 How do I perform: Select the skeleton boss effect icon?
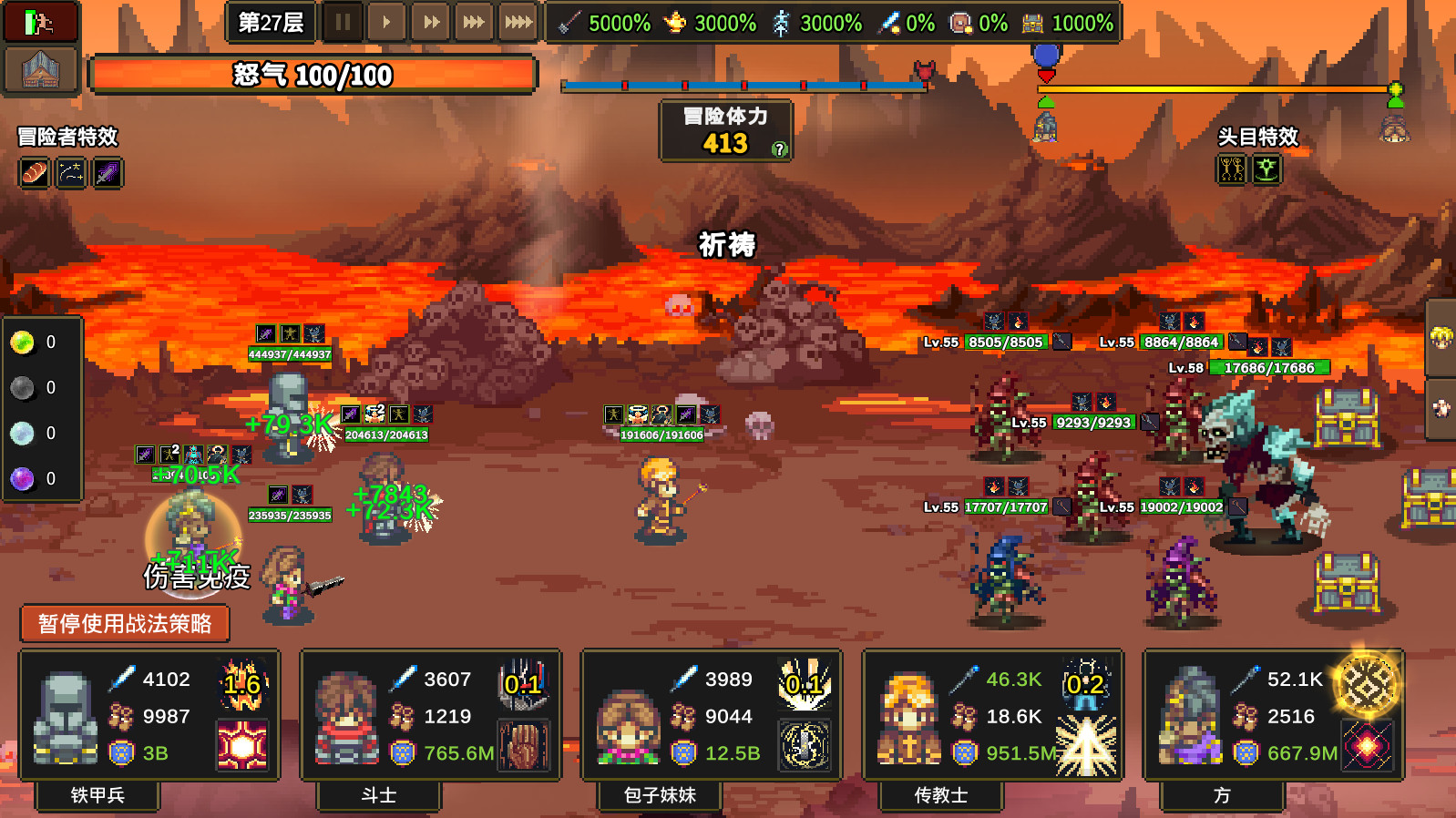point(1232,169)
